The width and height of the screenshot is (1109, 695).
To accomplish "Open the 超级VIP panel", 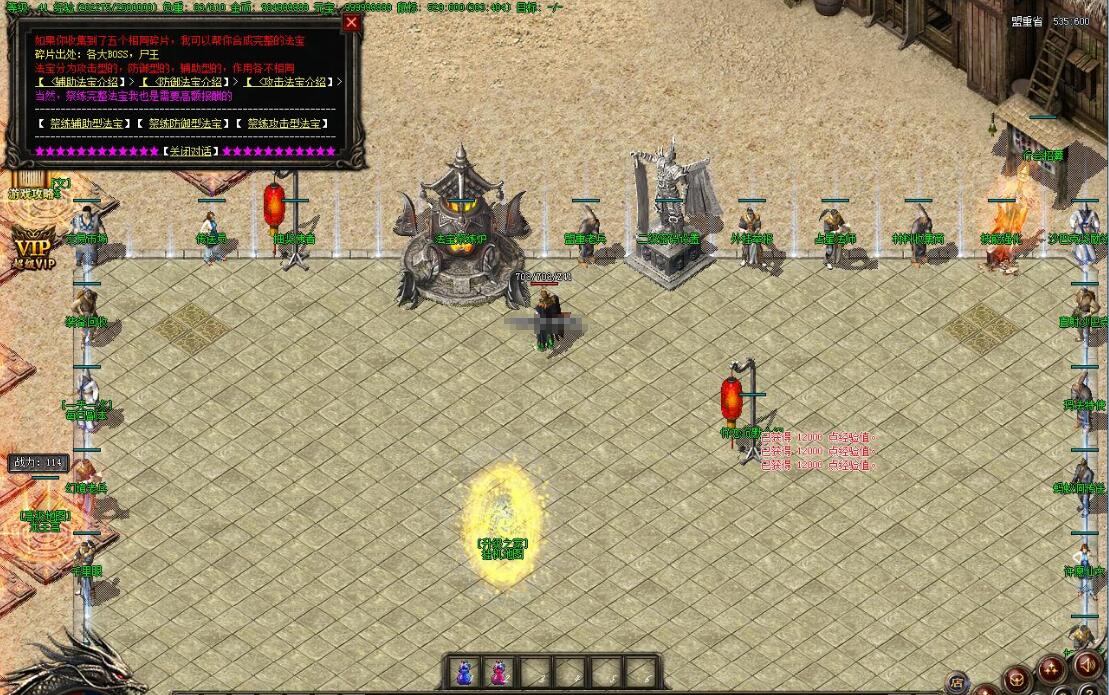I will [x=33, y=248].
